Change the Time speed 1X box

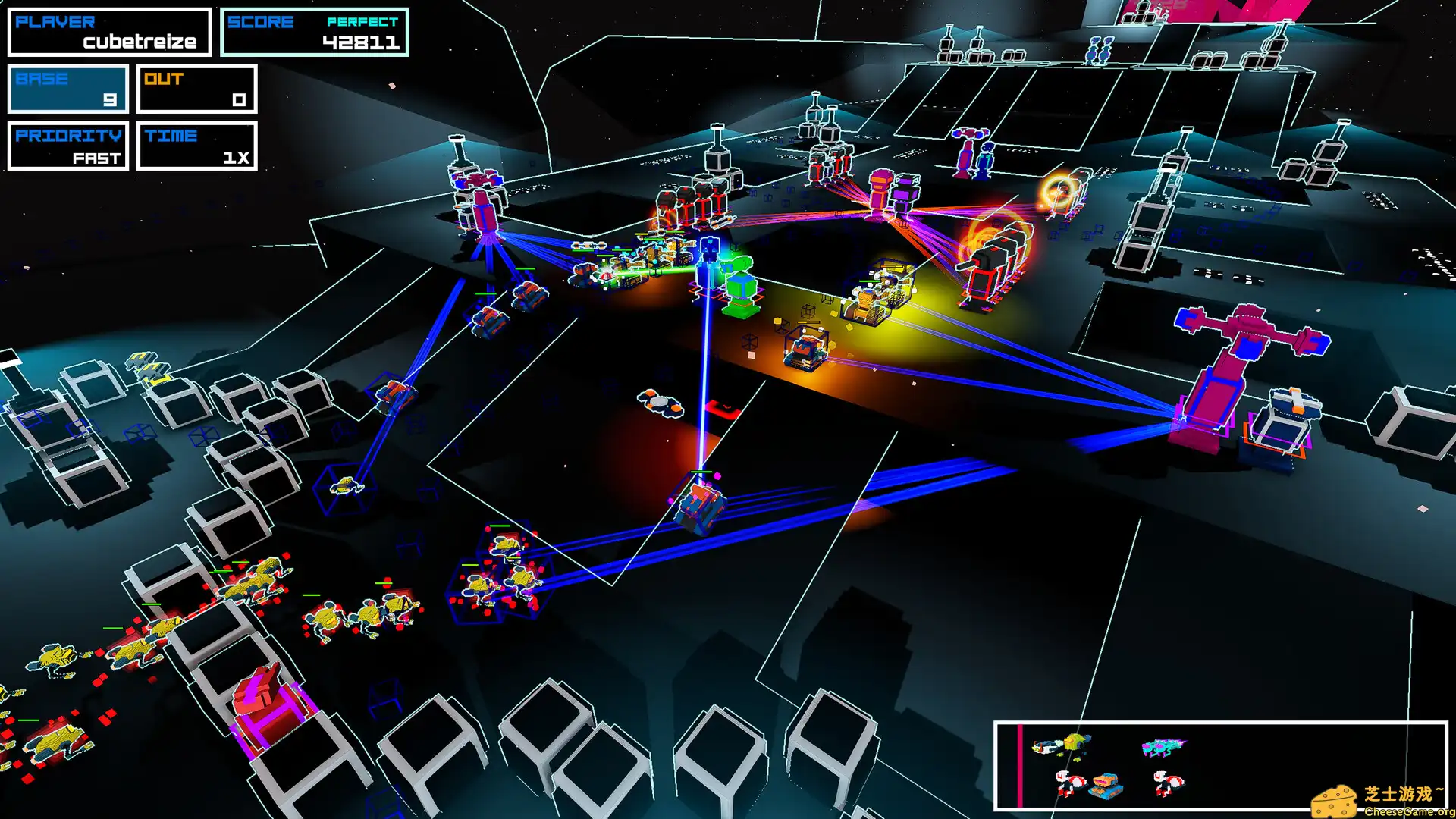point(197,146)
